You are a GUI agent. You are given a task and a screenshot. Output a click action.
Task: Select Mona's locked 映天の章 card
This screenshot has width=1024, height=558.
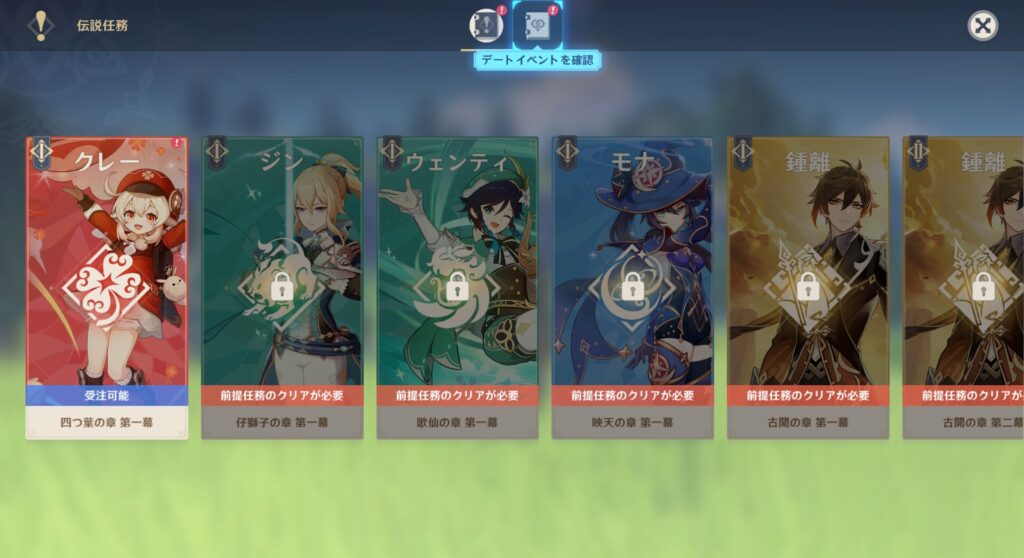point(632,288)
